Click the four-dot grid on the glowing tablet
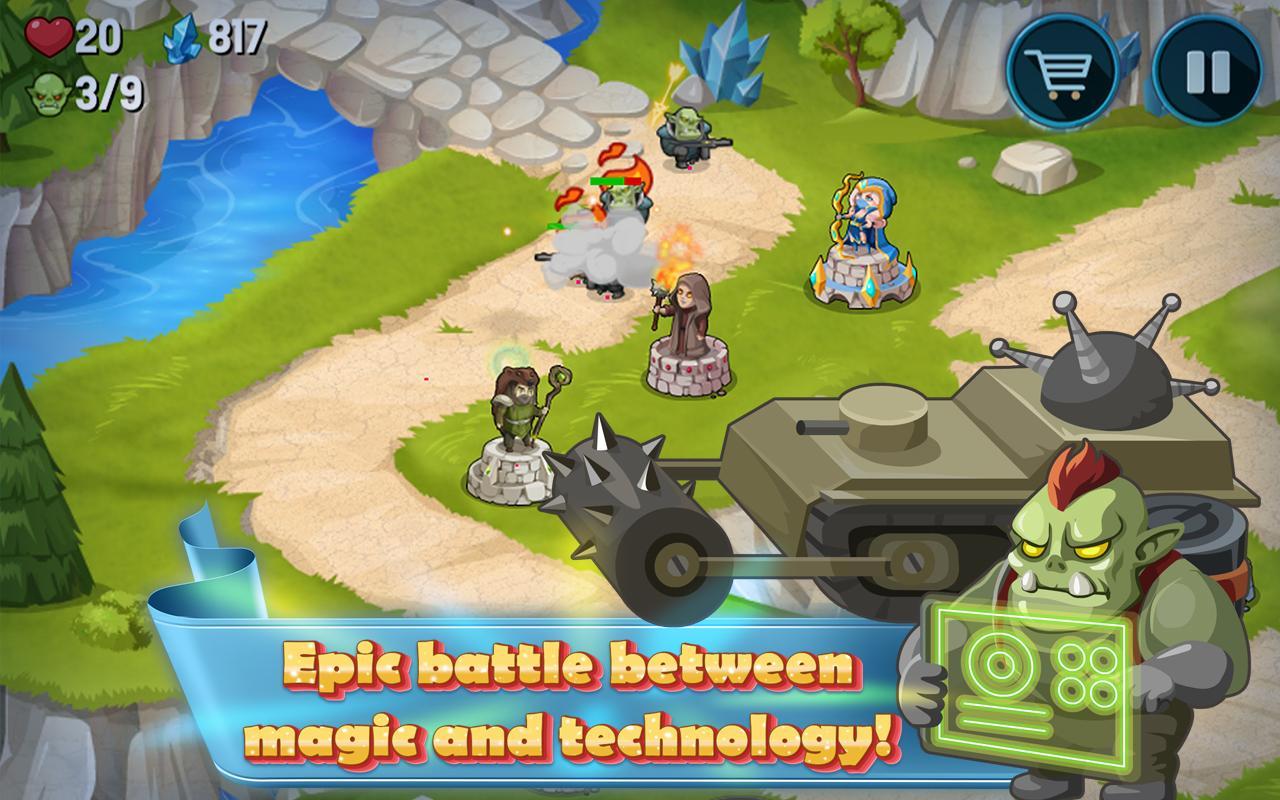Image resolution: width=1280 pixels, height=800 pixels. pos(1085,668)
